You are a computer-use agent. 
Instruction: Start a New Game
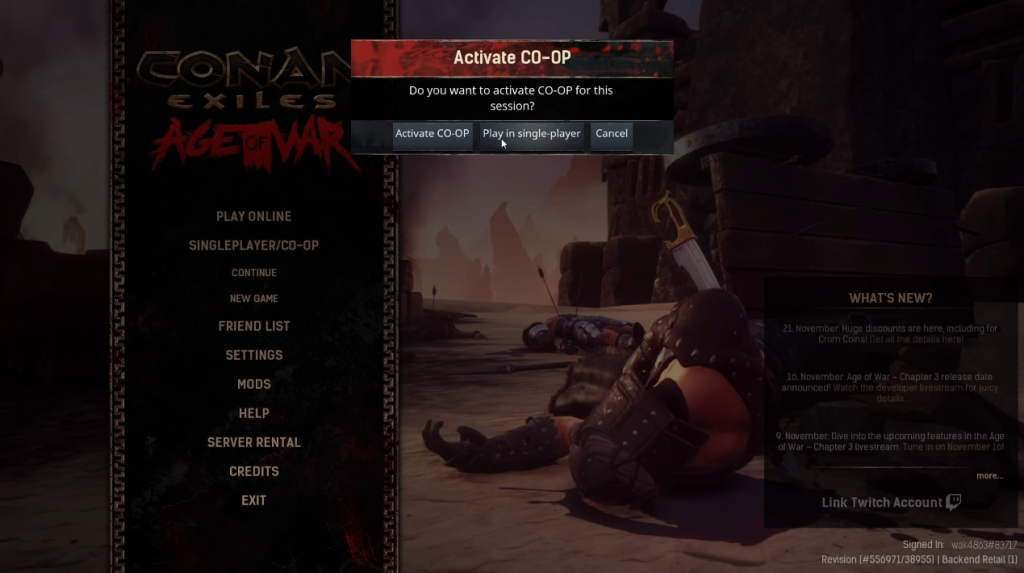click(254, 298)
